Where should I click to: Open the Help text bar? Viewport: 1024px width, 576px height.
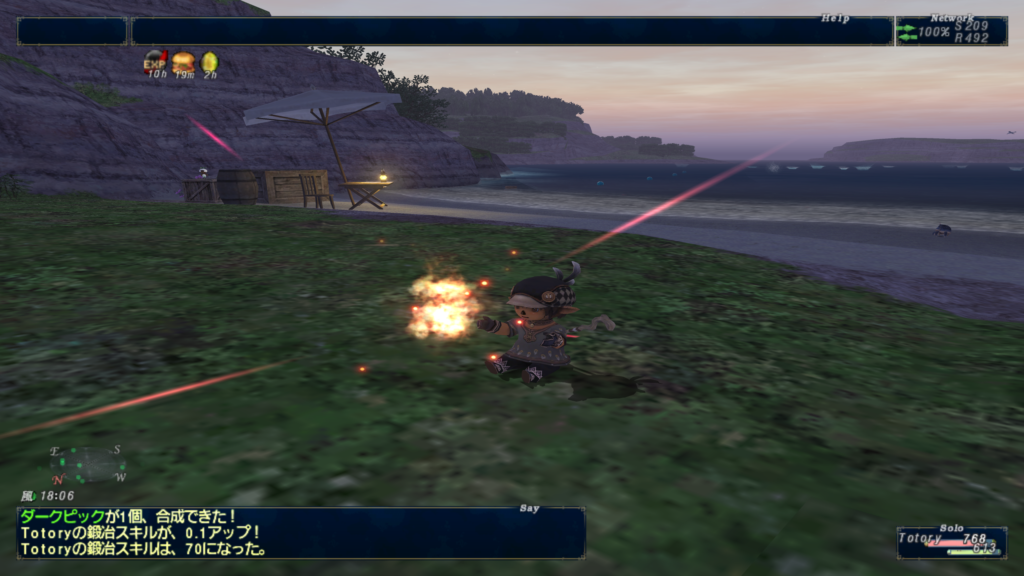(511, 31)
